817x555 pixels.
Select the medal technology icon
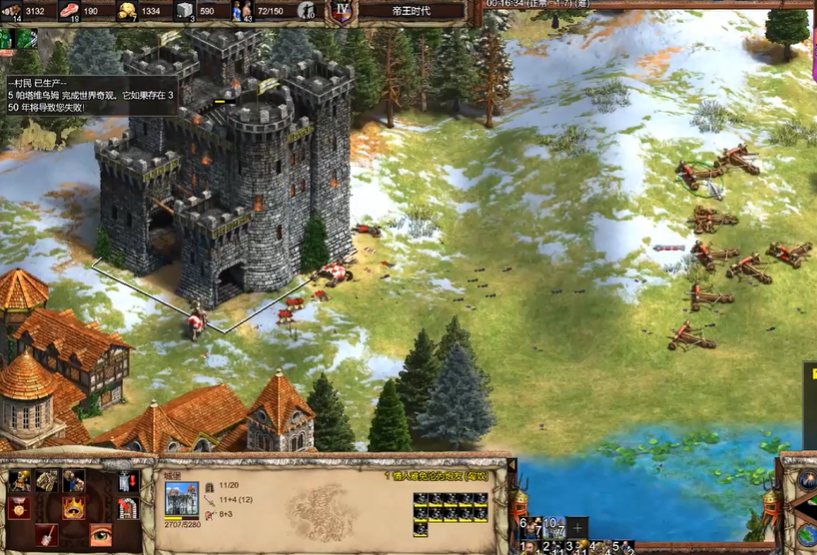tap(21, 508)
